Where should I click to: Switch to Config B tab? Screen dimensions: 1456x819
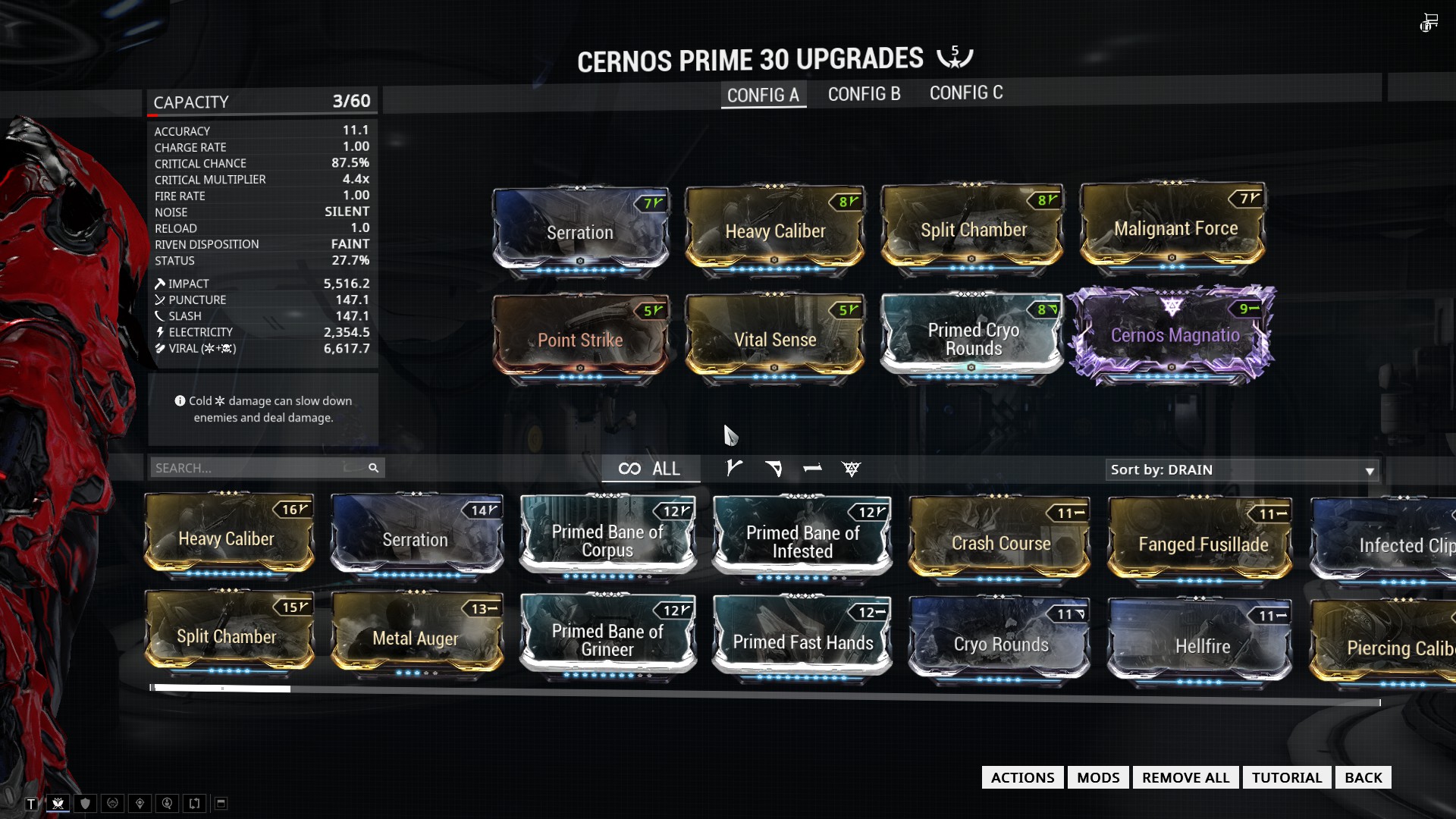click(x=864, y=94)
